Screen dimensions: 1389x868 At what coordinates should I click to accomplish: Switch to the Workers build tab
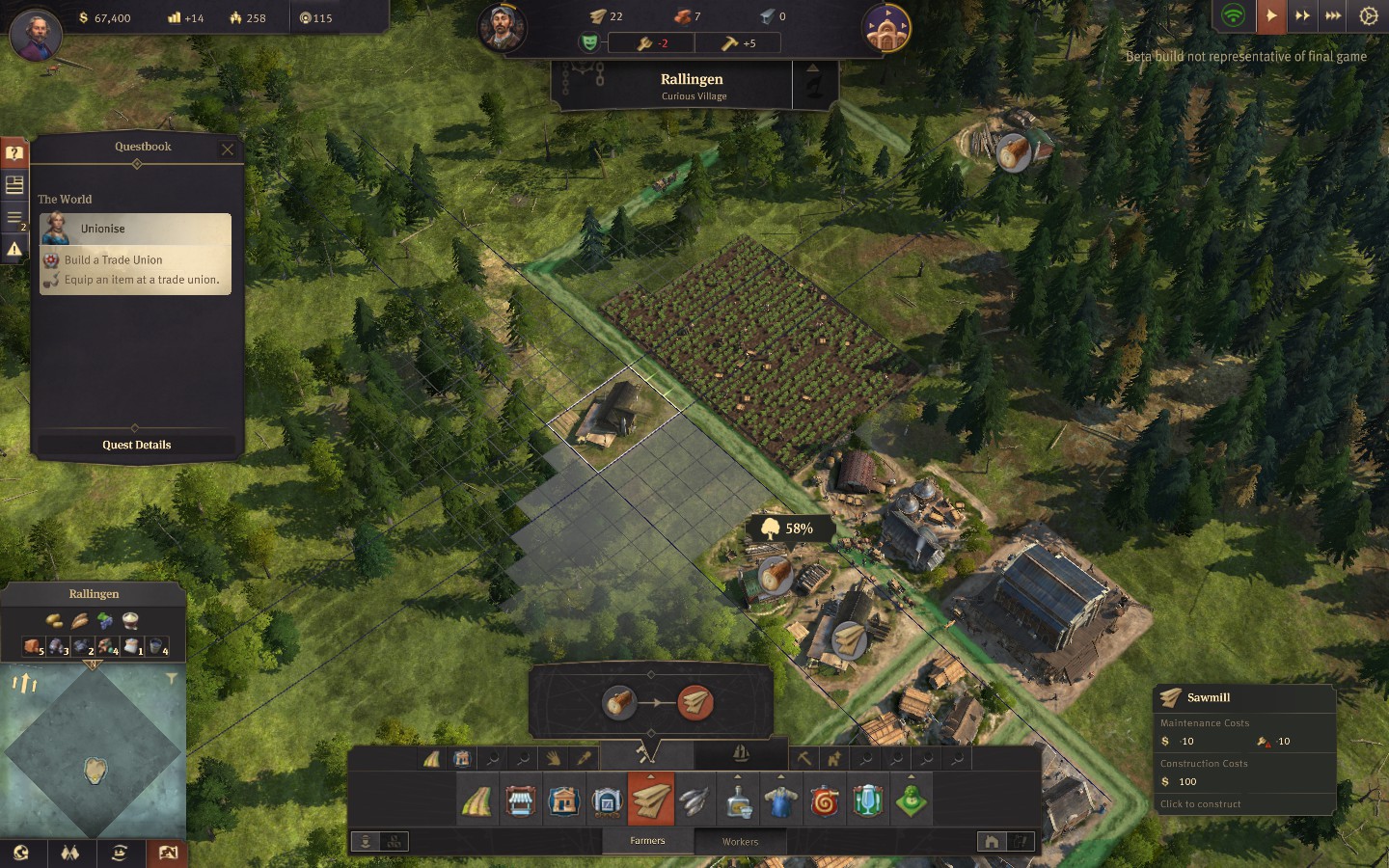740,841
